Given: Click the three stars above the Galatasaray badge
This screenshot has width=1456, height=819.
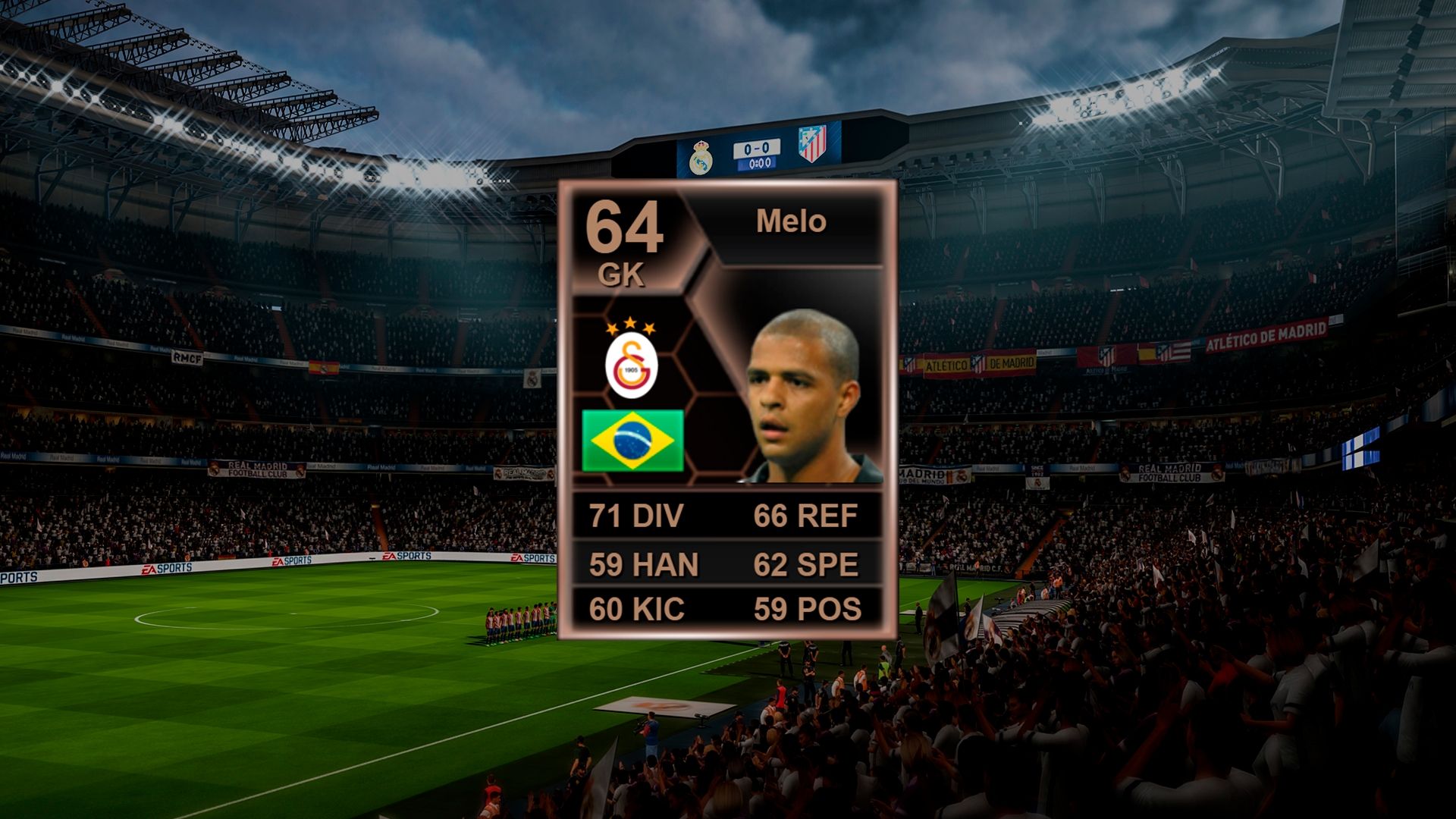Looking at the screenshot, I should tap(631, 326).
